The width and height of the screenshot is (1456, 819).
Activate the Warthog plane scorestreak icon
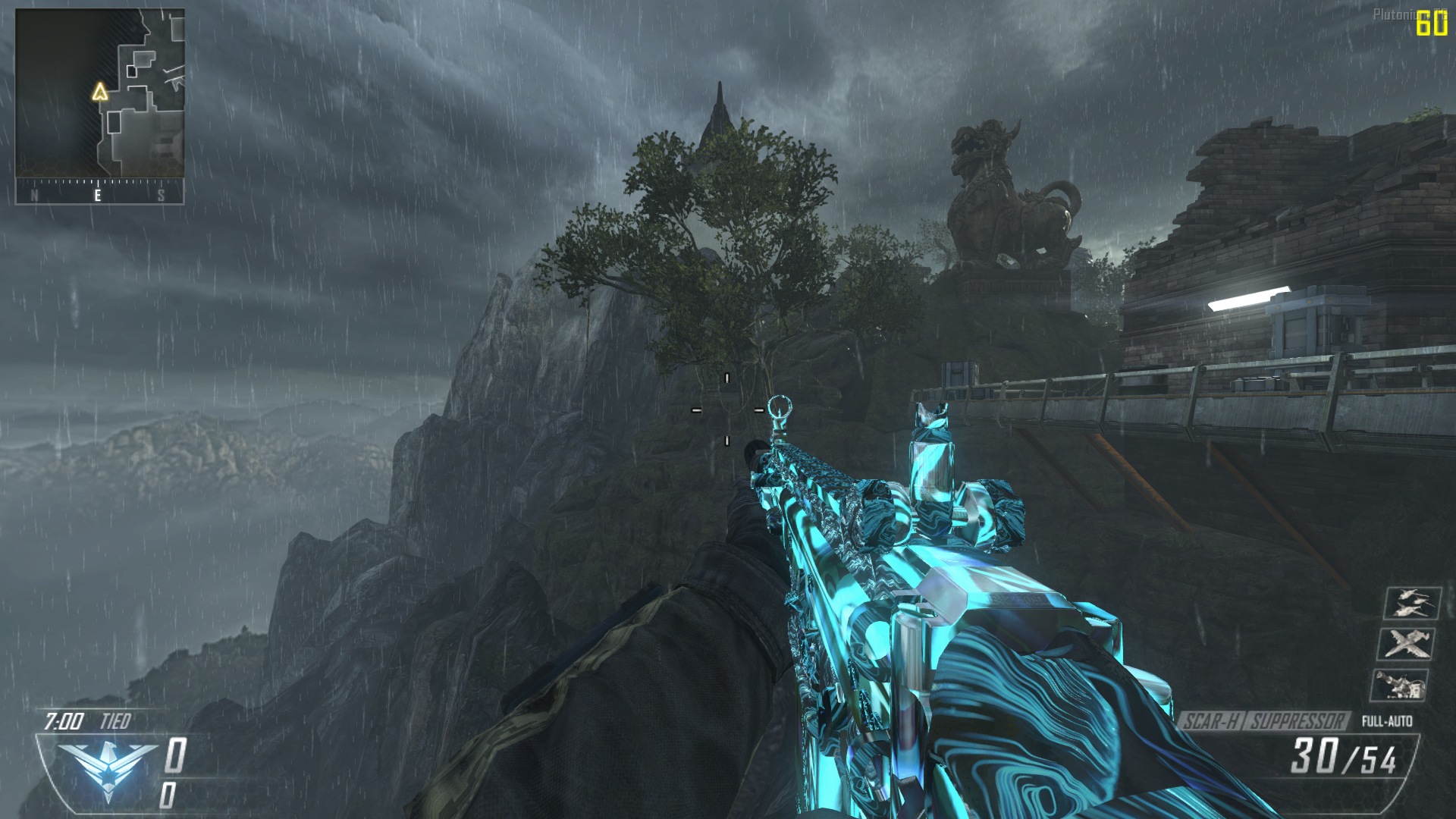tap(1405, 644)
